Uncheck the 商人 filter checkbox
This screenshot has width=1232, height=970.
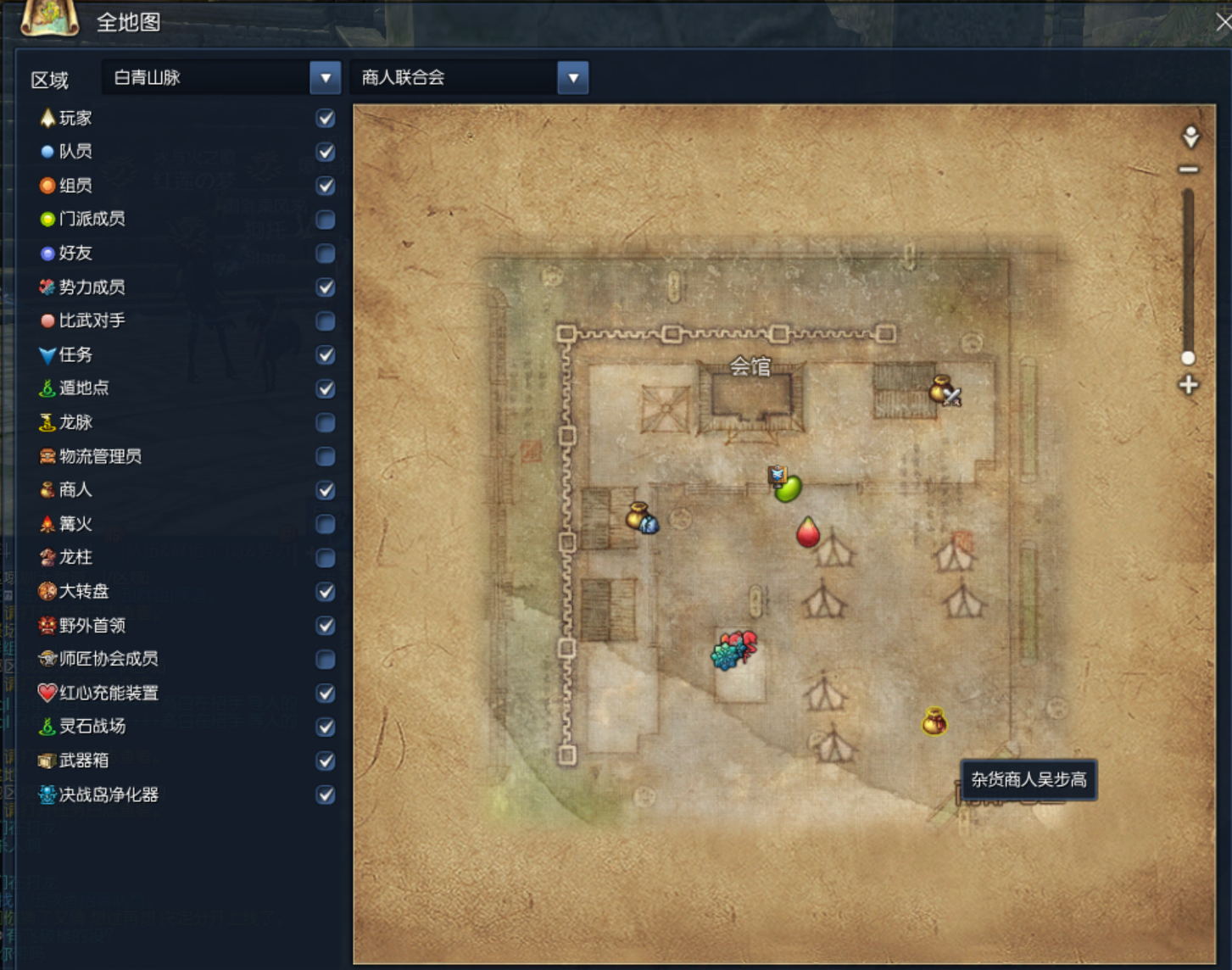[x=325, y=490]
